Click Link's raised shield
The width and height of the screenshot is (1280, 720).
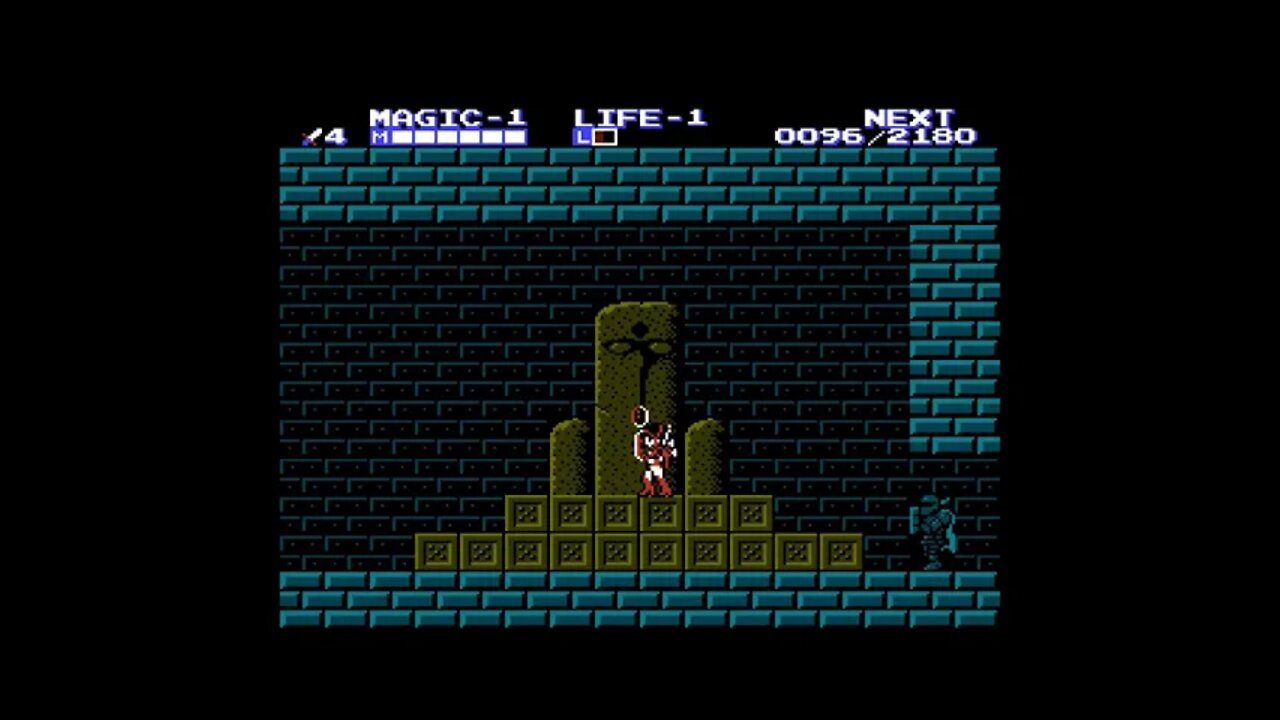coord(641,417)
